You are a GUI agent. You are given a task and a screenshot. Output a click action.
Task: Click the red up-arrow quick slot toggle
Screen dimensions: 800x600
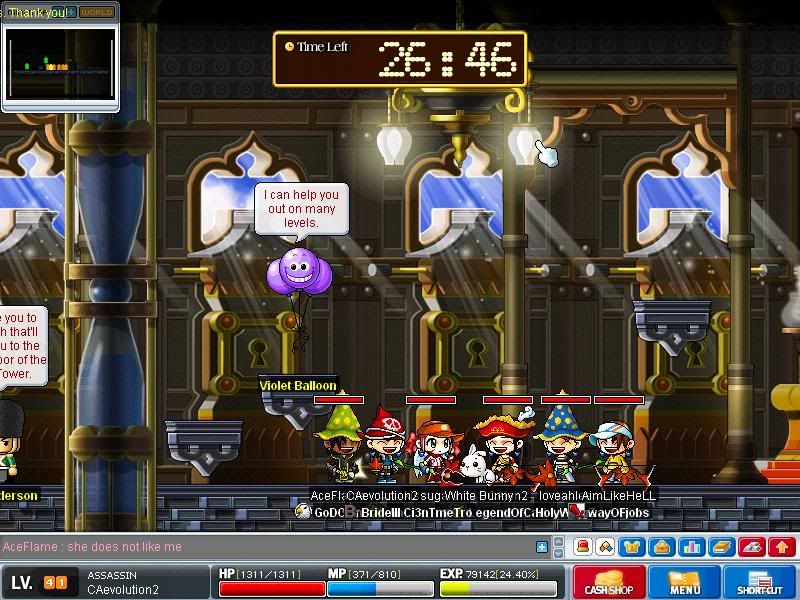click(x=782, y=547)
